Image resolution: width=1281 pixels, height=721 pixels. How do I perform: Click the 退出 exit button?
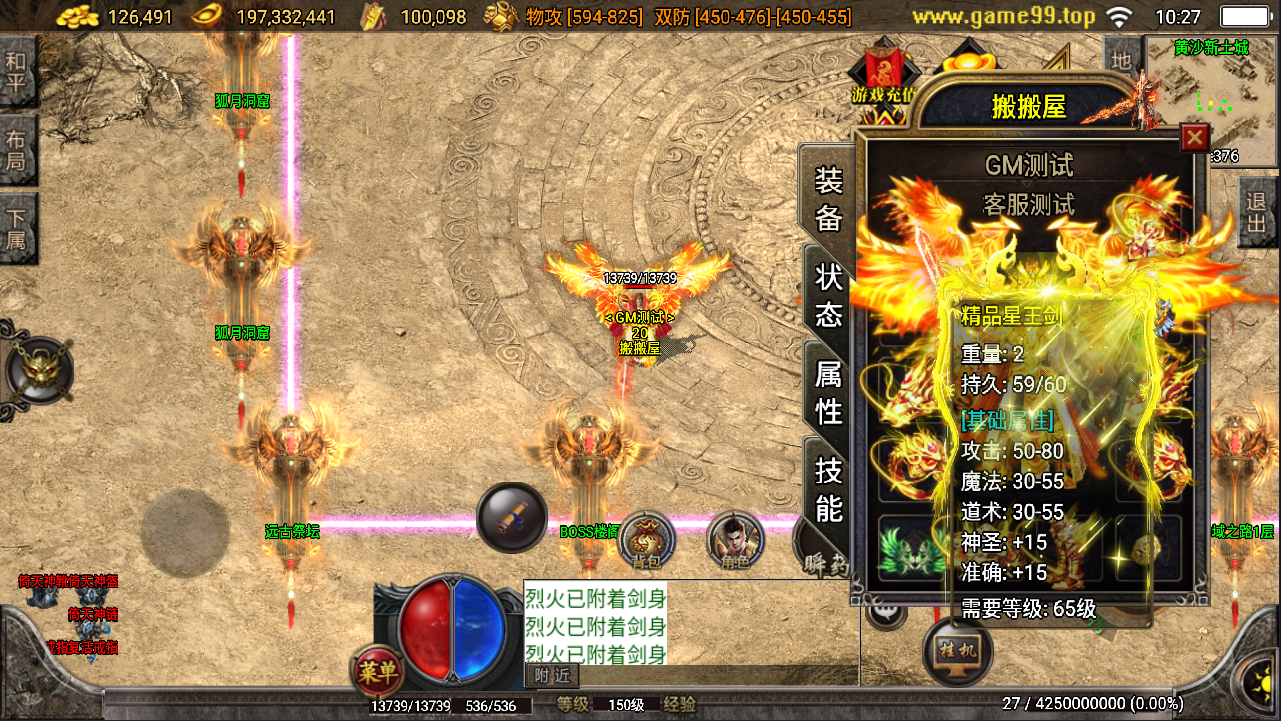pos(1258,212)
